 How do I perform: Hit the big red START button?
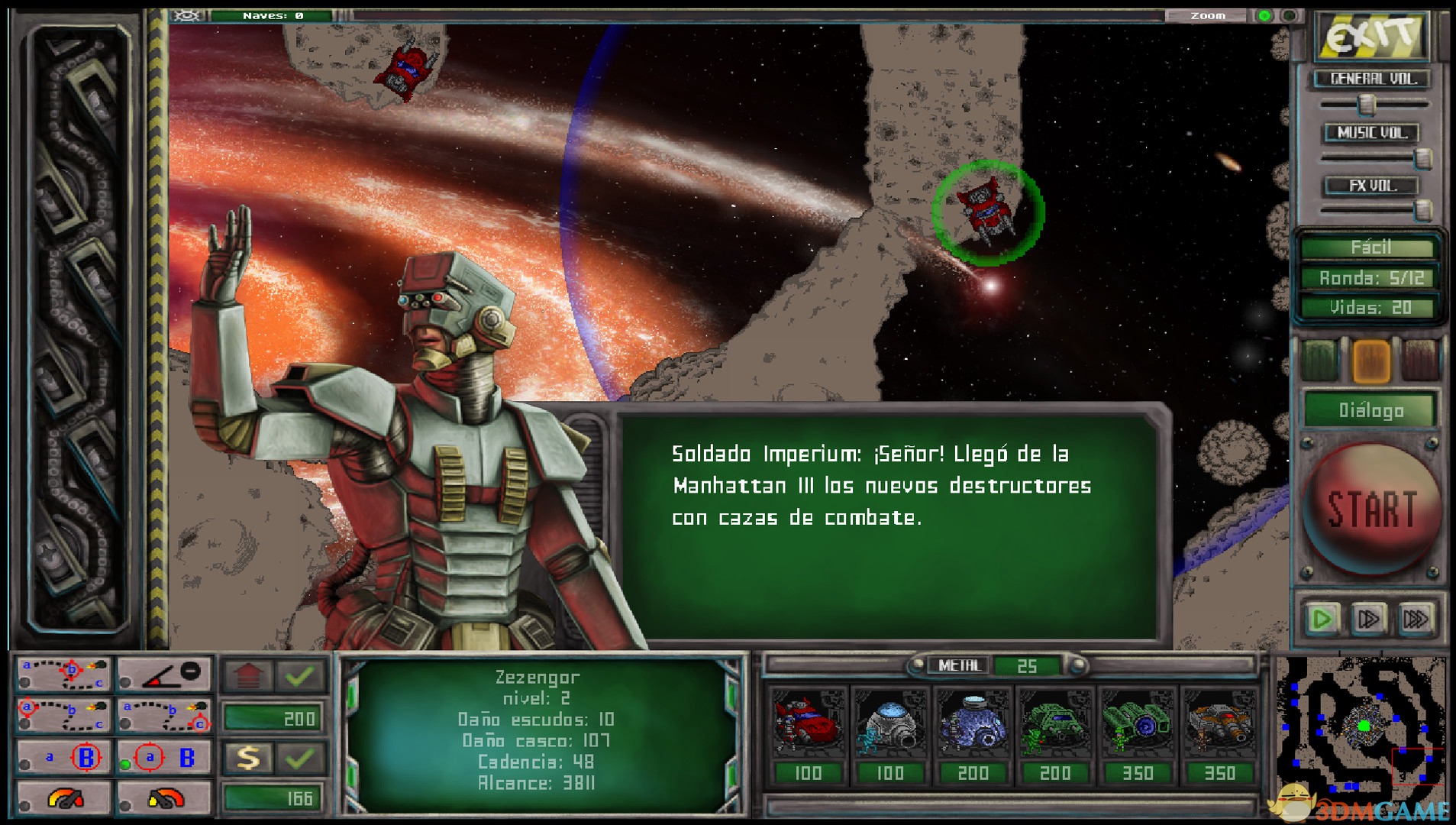click(x=1371, y=509)
